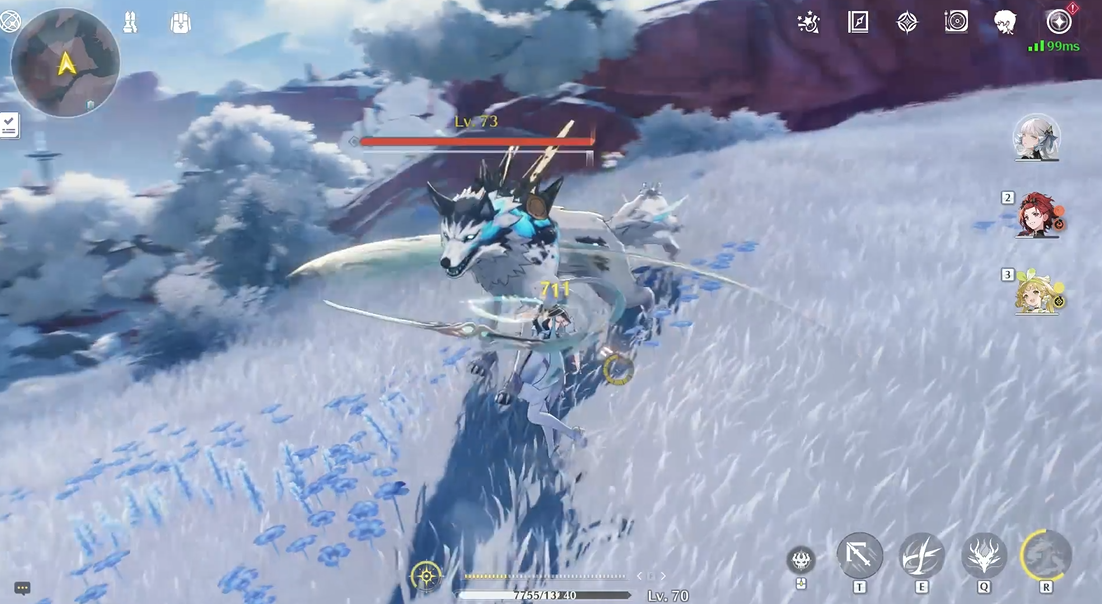
Task: Use the sword and arrow utility skill
Action: (x=859, y=556)
